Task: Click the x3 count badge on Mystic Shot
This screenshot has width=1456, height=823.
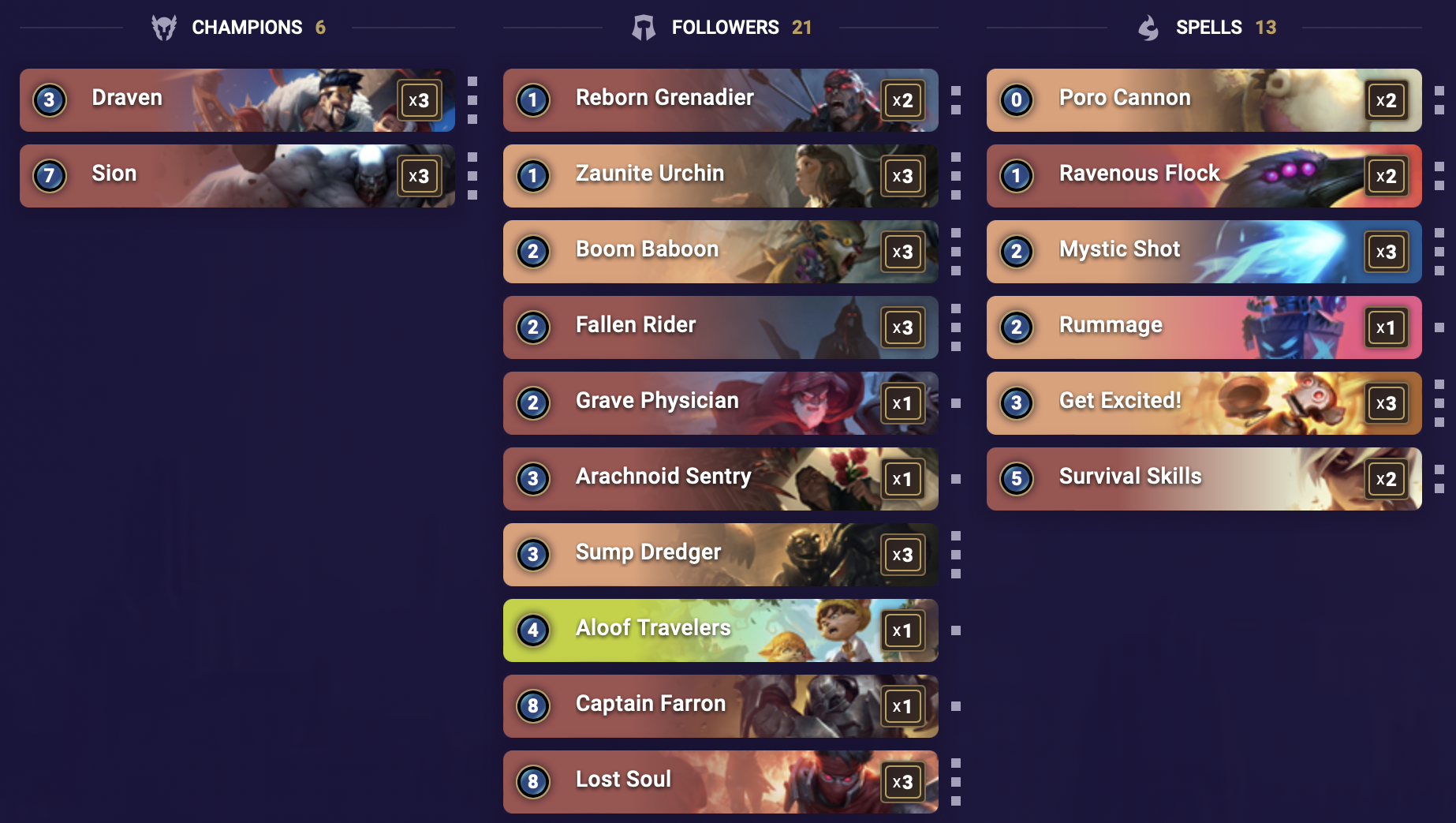Action: point(1386,252)
